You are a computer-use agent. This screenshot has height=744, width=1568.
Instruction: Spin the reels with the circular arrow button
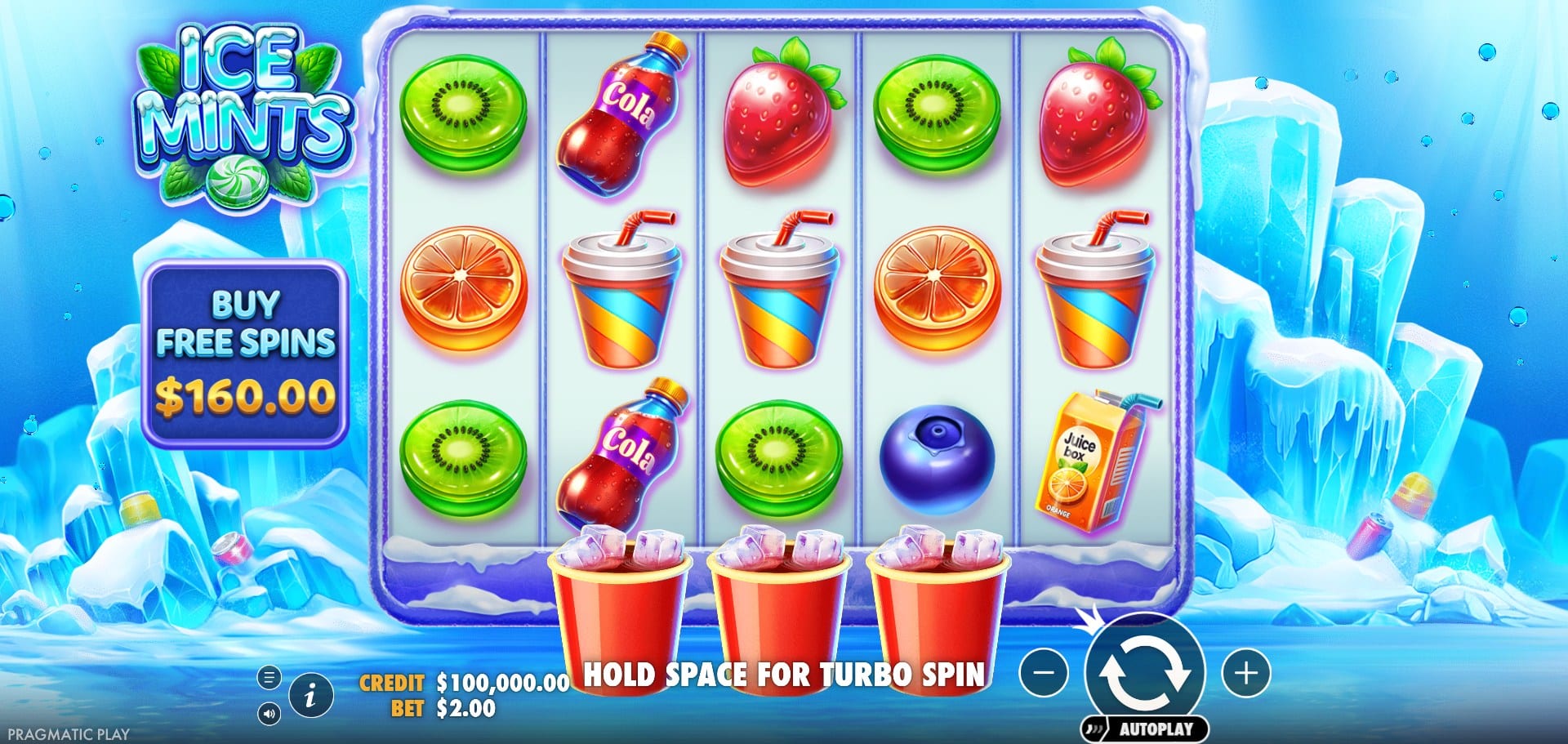click(x=1144, y=672)
